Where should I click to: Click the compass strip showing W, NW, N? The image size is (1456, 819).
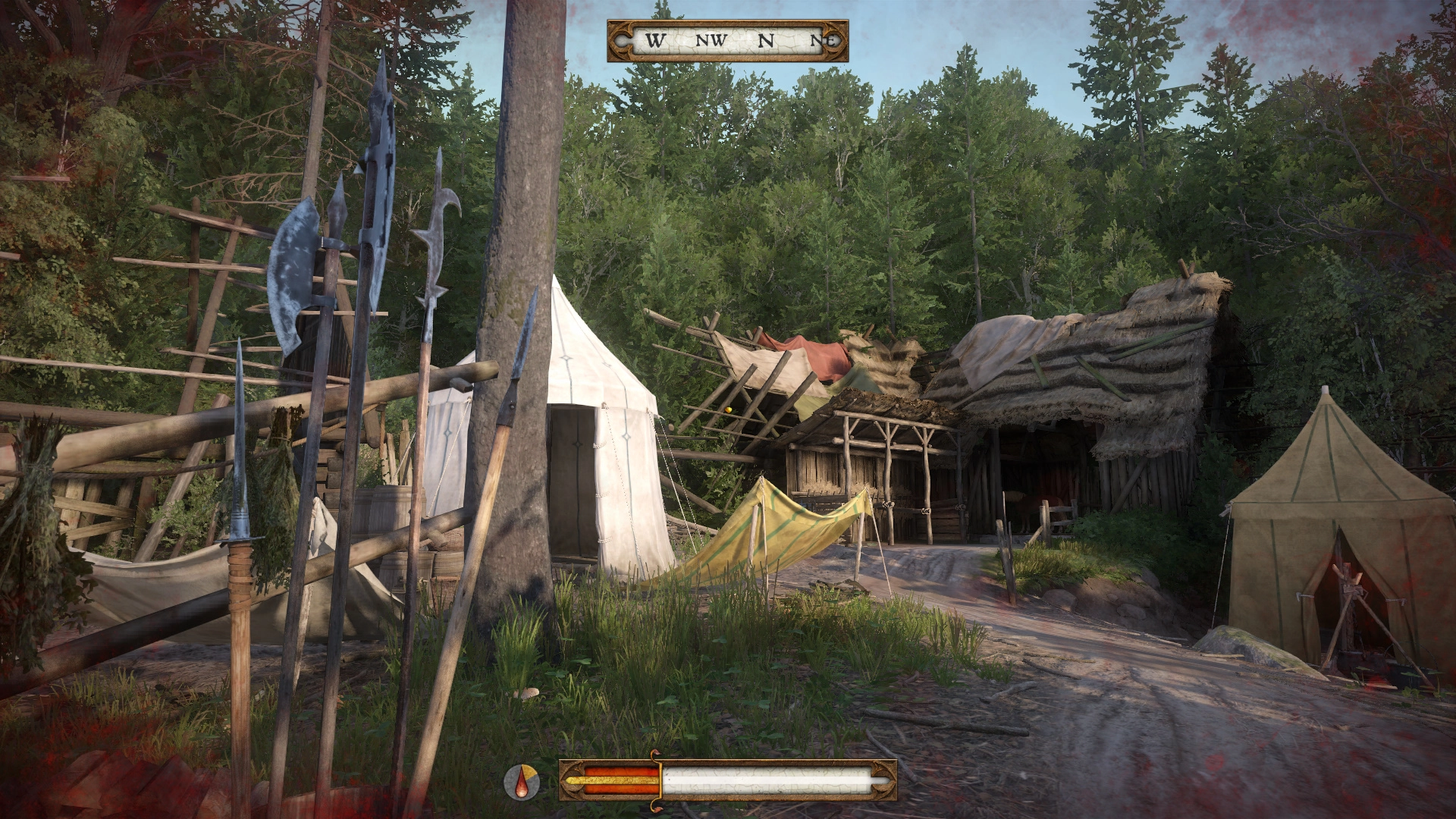[x=727, y=41]
